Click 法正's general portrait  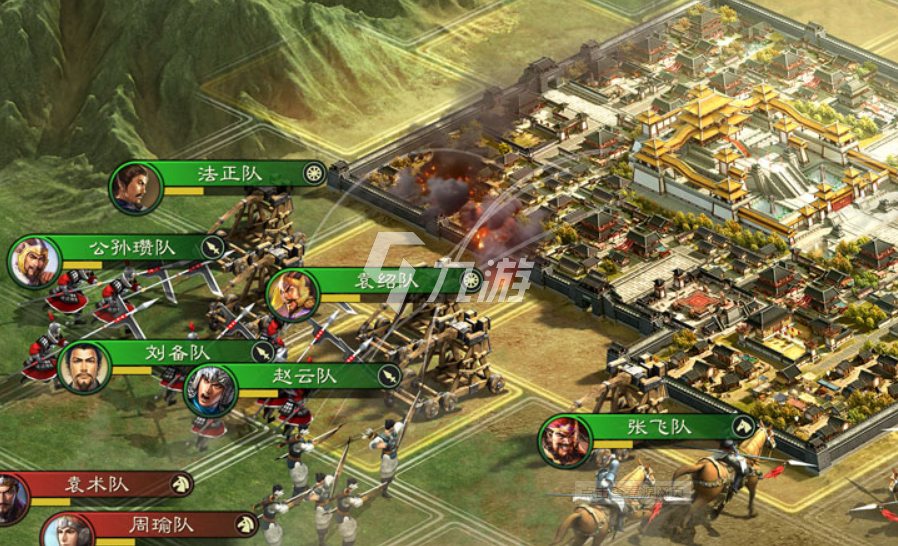(136, 188)
